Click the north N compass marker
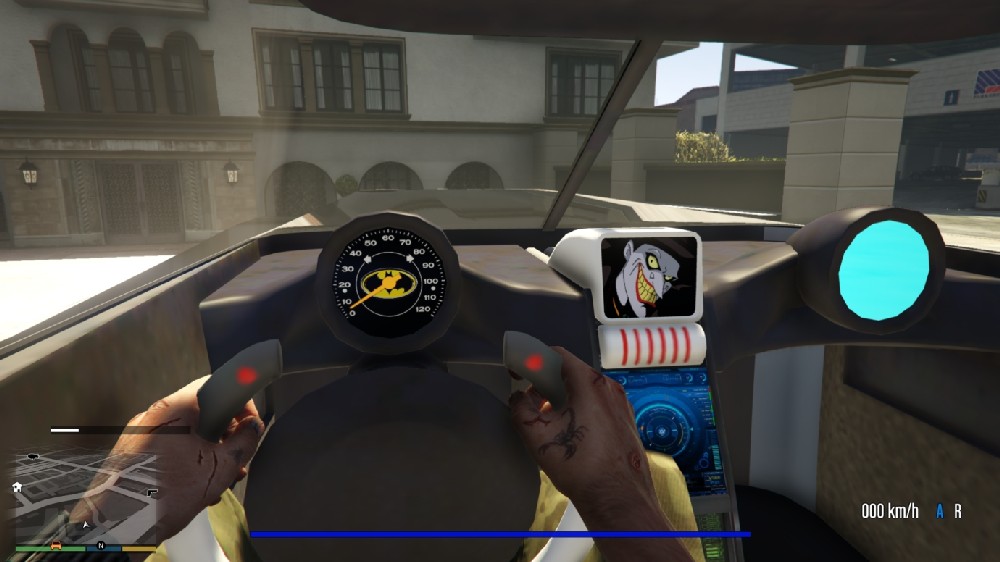This screenshot has width=1000, height=562. [101, 546]
